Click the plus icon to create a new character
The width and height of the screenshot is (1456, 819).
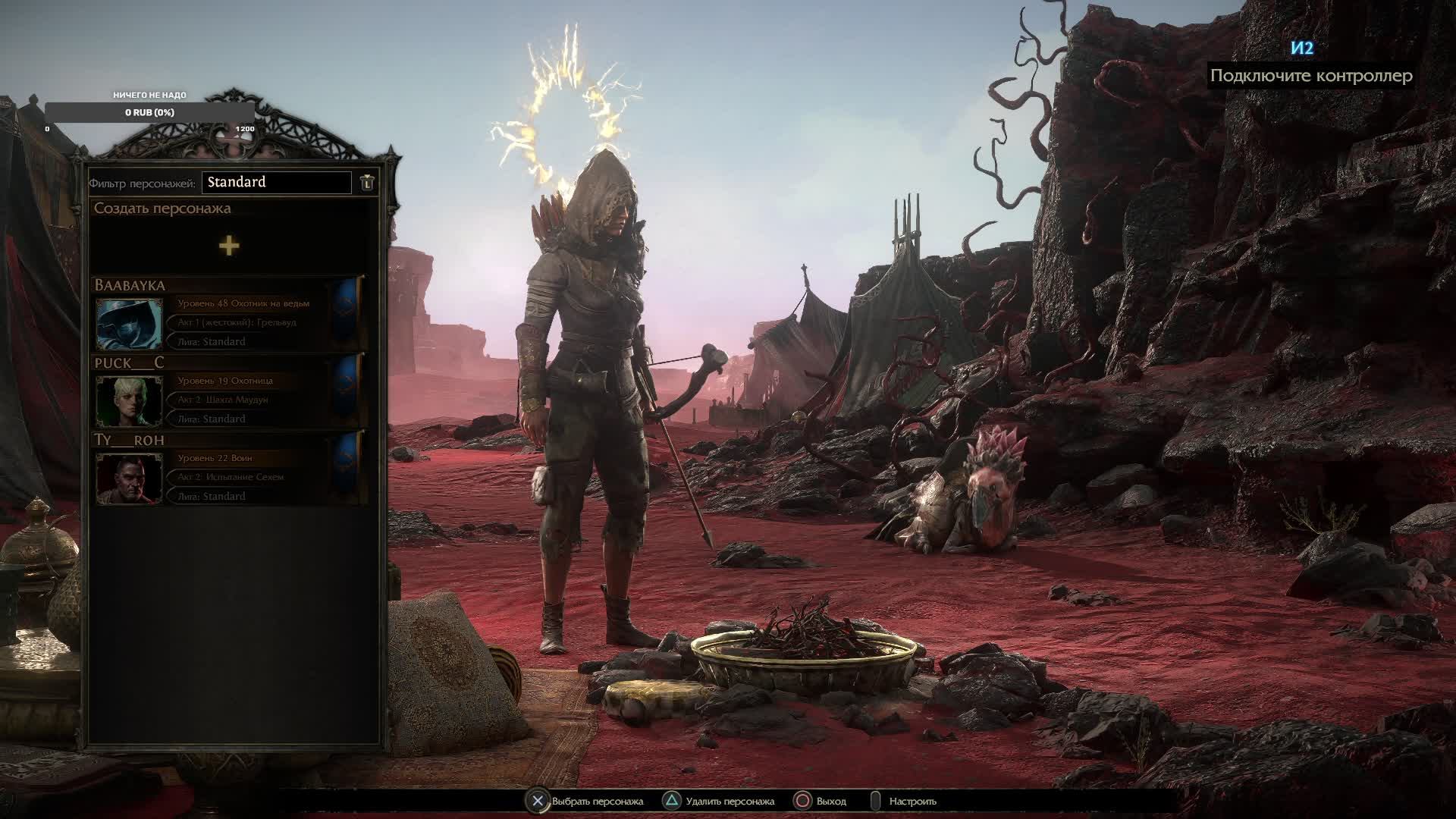coord(229,245)
